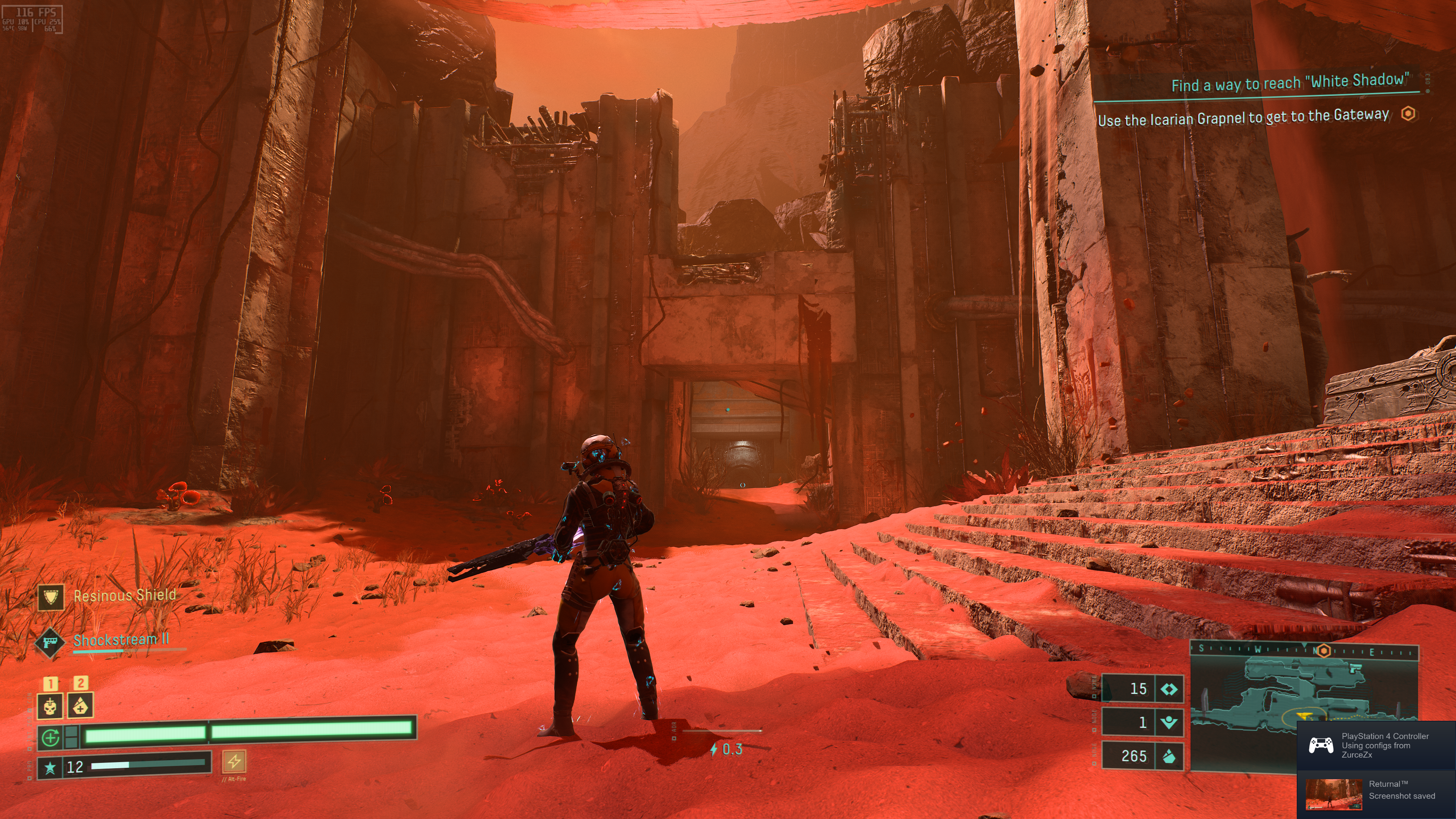The image size is (1456, 819).
Task: Activate the Alt-Fire lightning bolt icon
Action: [x=234, y=761]
